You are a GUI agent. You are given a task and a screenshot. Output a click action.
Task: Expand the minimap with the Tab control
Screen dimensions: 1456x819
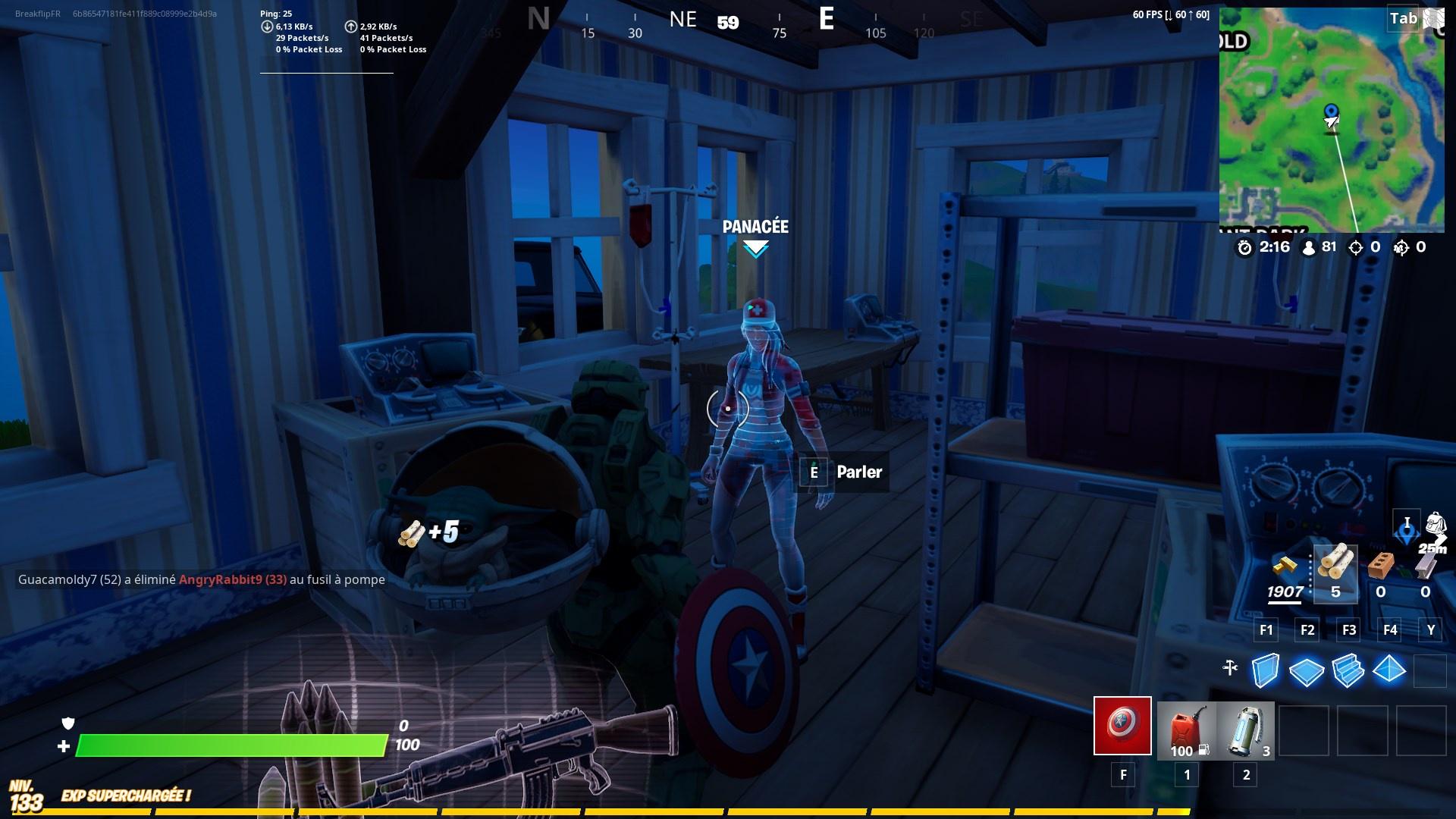pos(1403,19)
